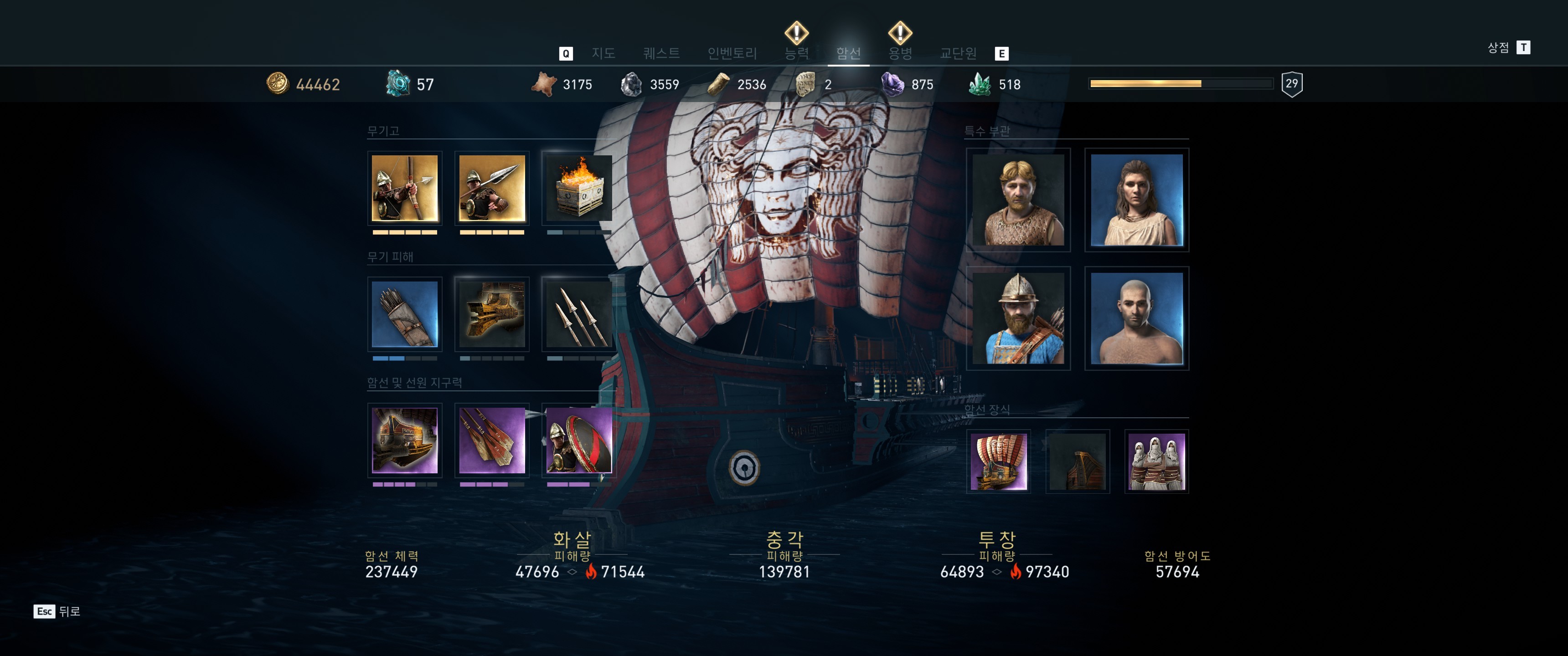
Task: Select the helmeted bearded lieutenant portrait
Action: tap(1018, 318)
